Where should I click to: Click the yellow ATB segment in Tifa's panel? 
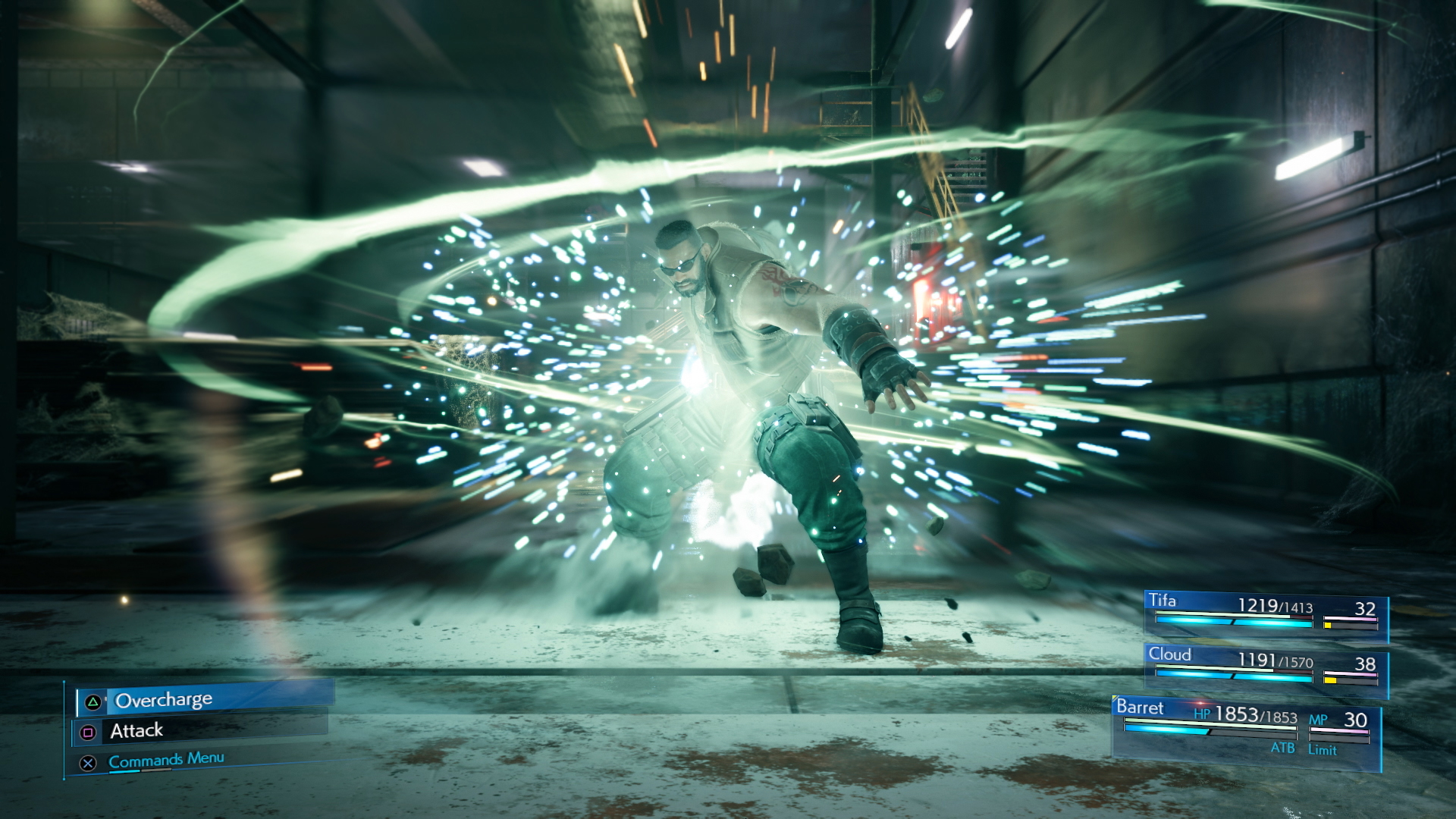(1327, 623)
